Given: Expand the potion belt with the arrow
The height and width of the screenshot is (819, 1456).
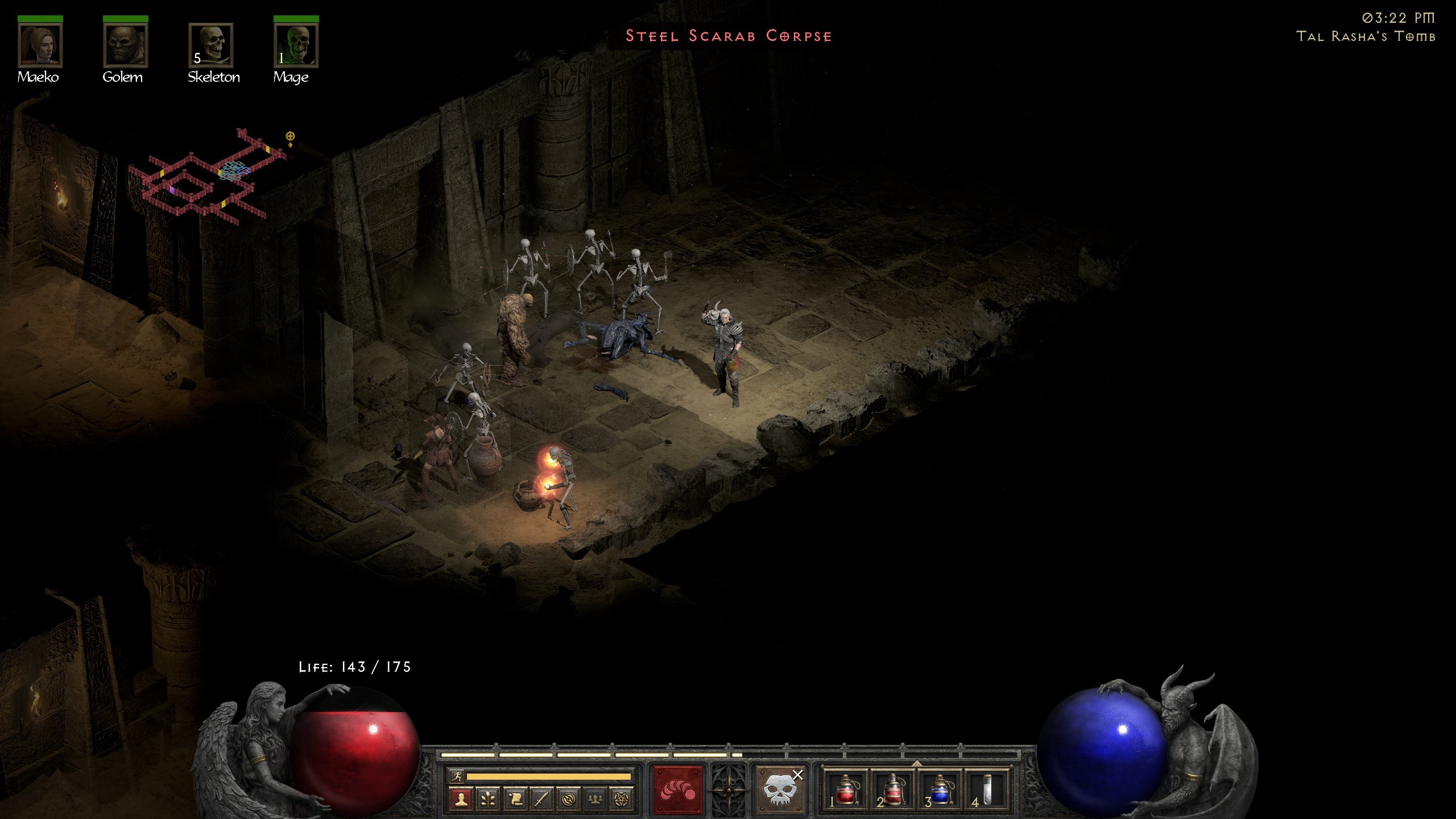Looking at the screenshot, I should (x=916, y=763).
